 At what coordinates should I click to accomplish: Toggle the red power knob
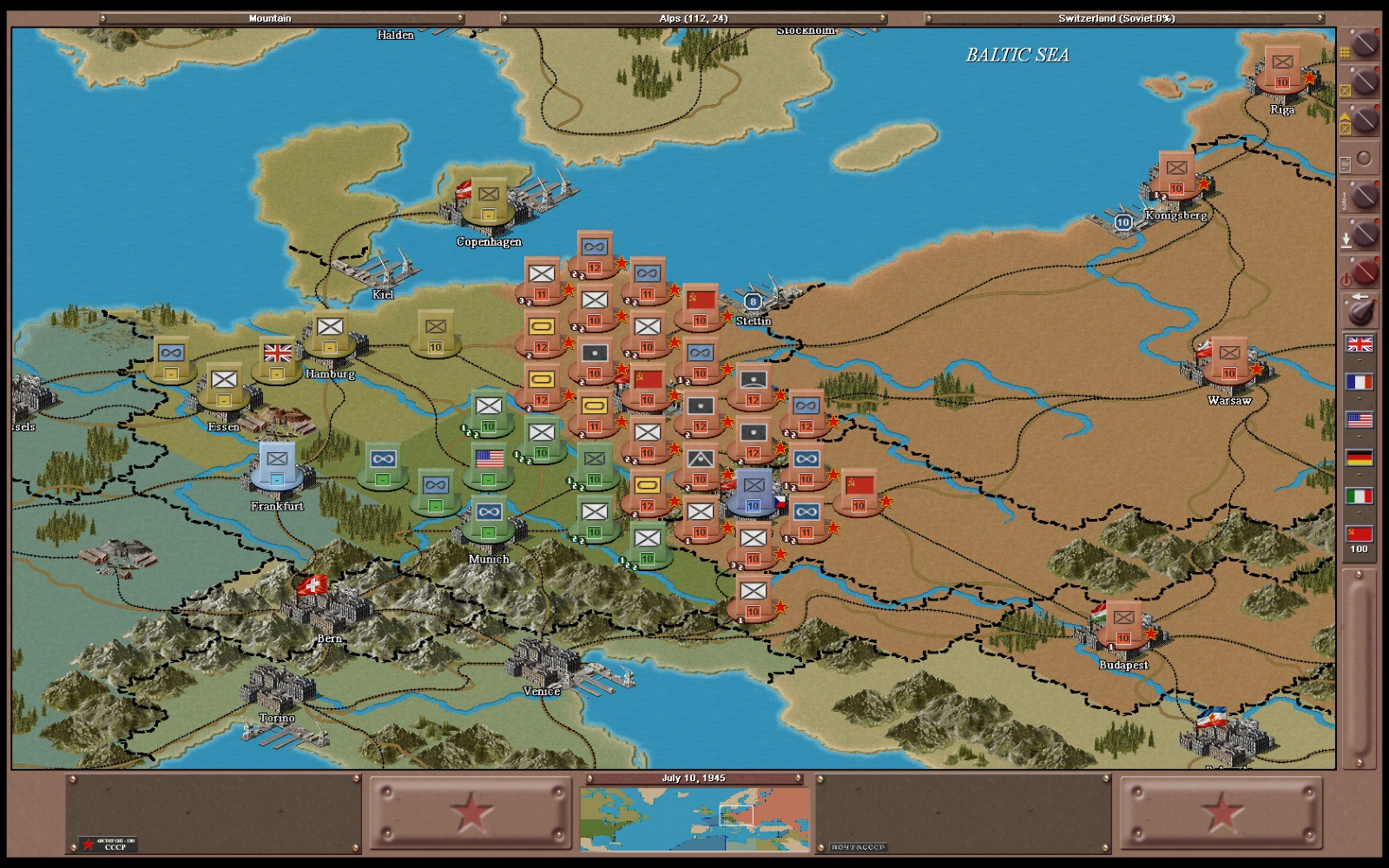1363,273
